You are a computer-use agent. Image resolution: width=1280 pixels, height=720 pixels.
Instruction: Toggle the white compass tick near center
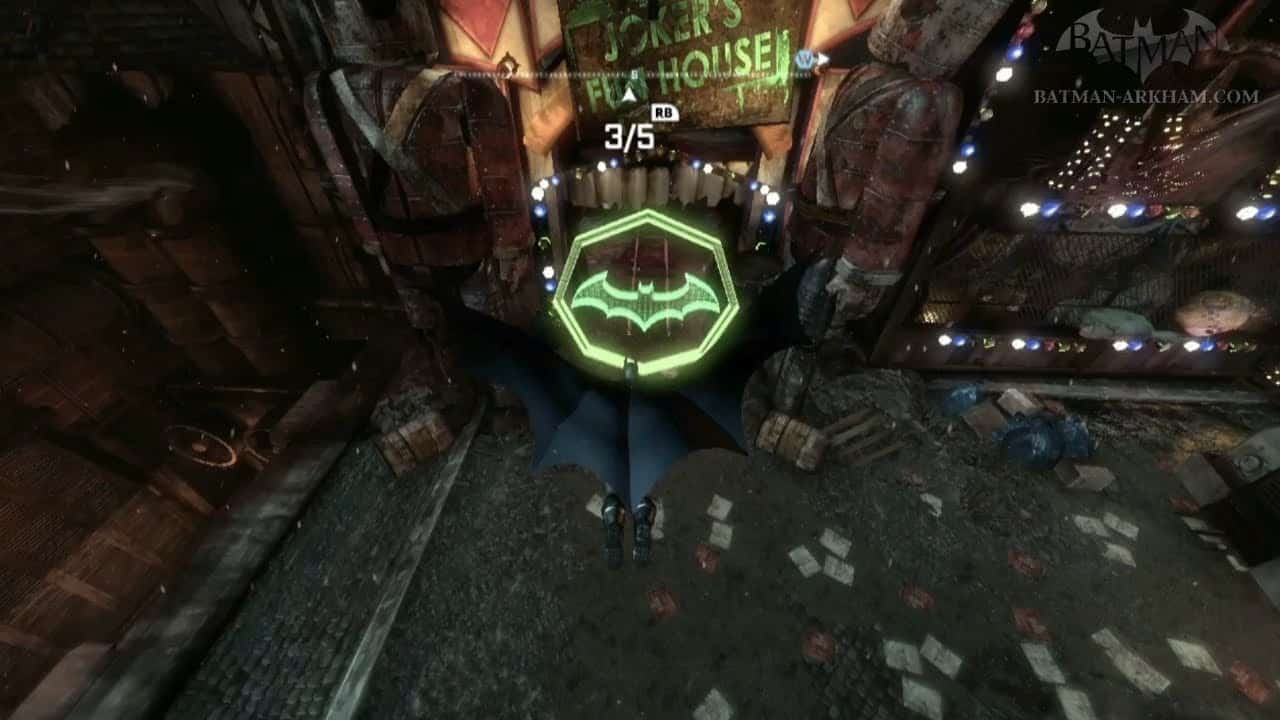point(634,73)
